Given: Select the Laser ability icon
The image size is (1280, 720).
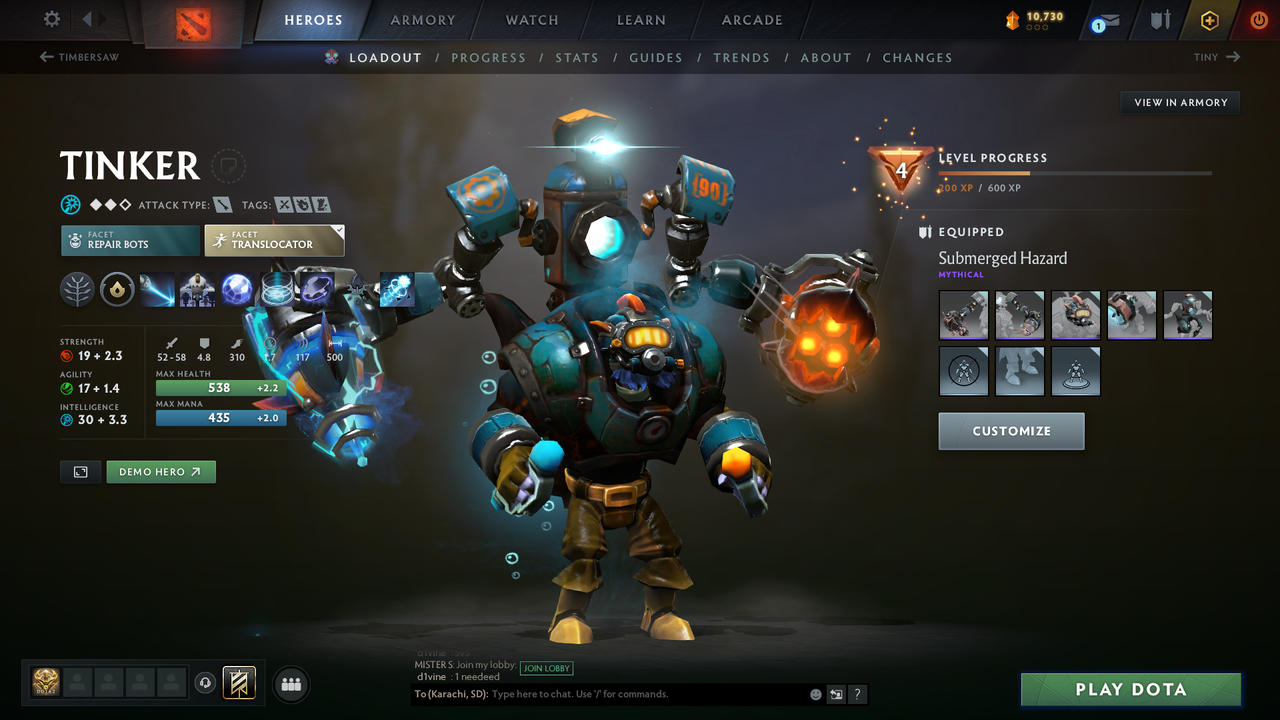Looking at the screenshot, I should (x=157, y=289).
